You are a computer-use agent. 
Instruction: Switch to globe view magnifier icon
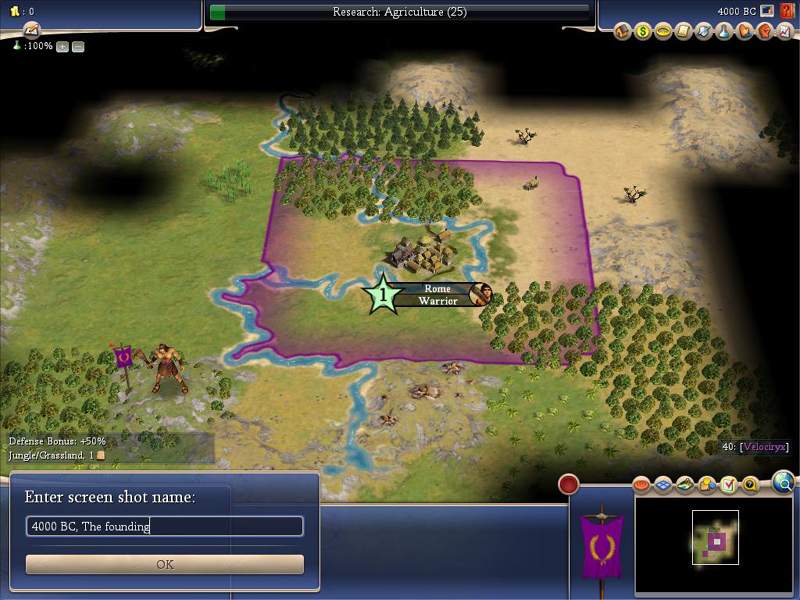click(x=785, y=484)
